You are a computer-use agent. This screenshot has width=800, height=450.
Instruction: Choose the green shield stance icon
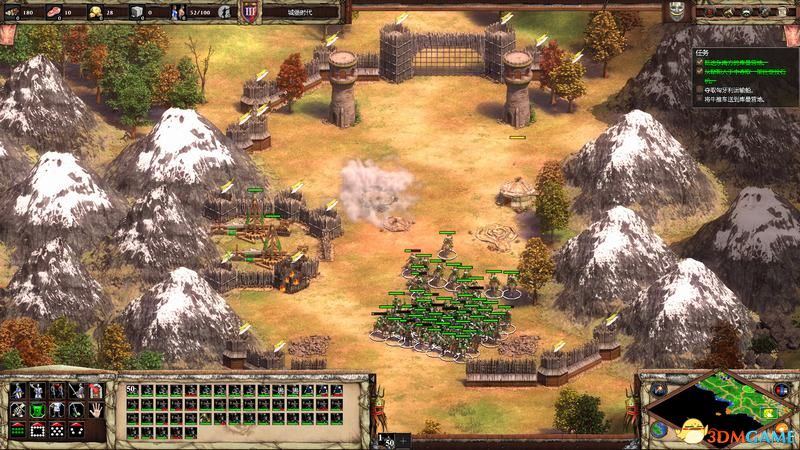pos(35,408)
